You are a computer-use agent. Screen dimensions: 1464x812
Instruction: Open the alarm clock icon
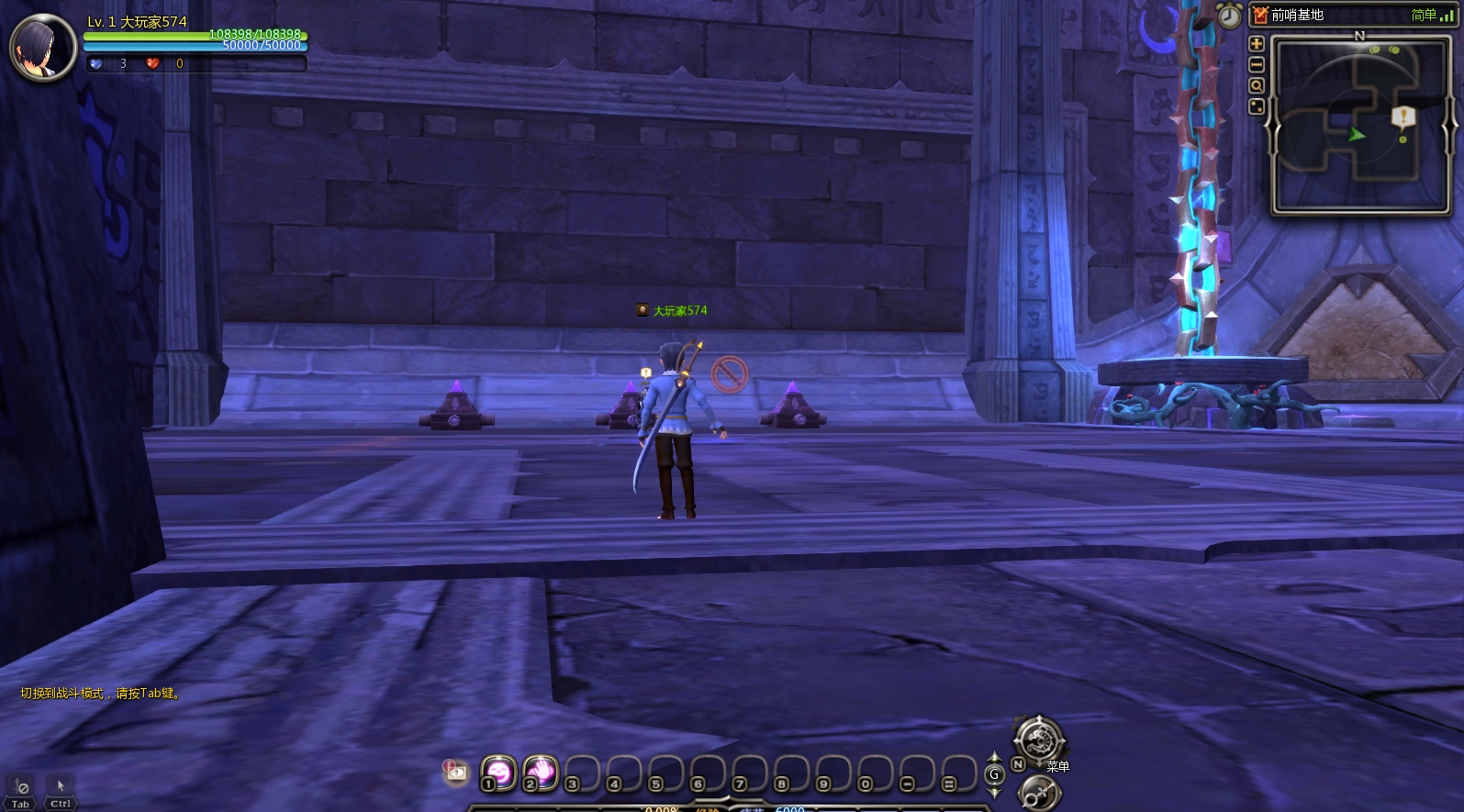point(1230,16)
